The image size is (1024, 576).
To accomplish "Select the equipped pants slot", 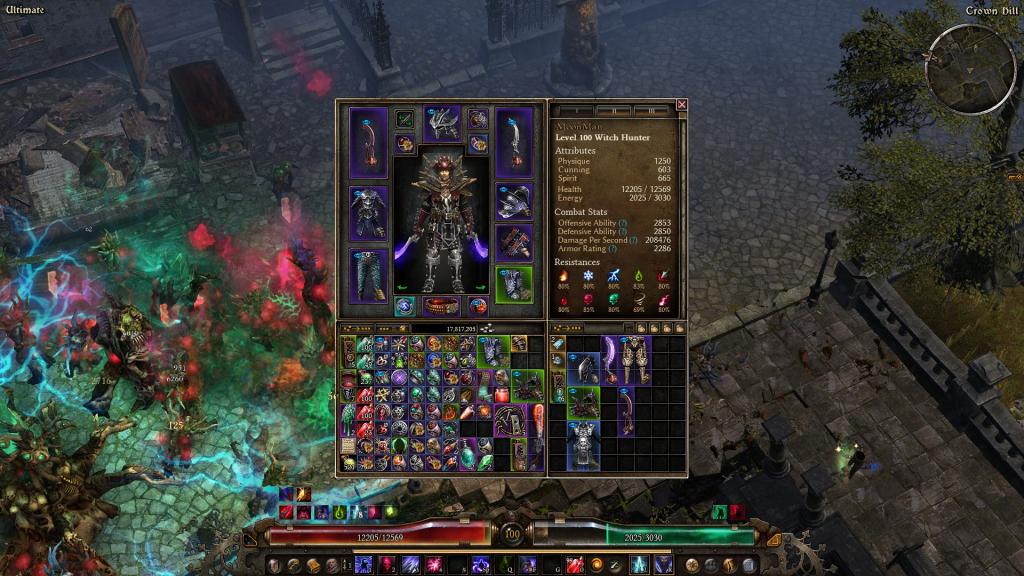I will click(x=368, y=275).
